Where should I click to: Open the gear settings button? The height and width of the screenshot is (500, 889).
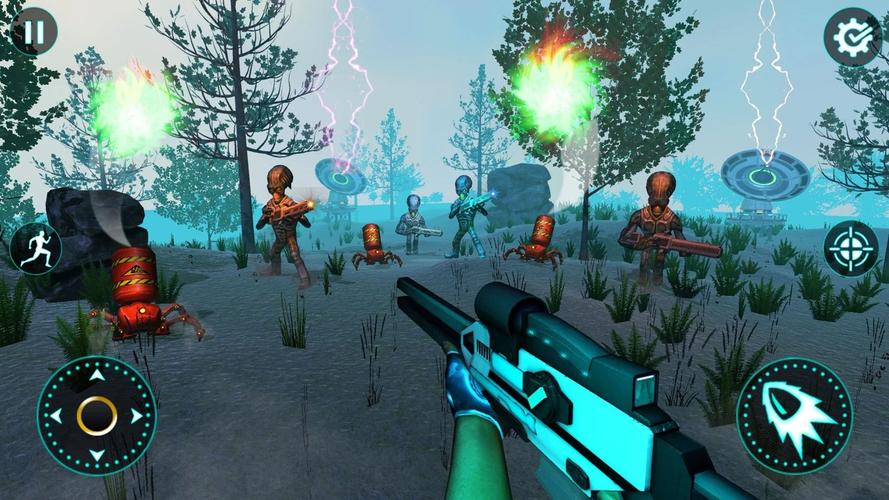852,36
